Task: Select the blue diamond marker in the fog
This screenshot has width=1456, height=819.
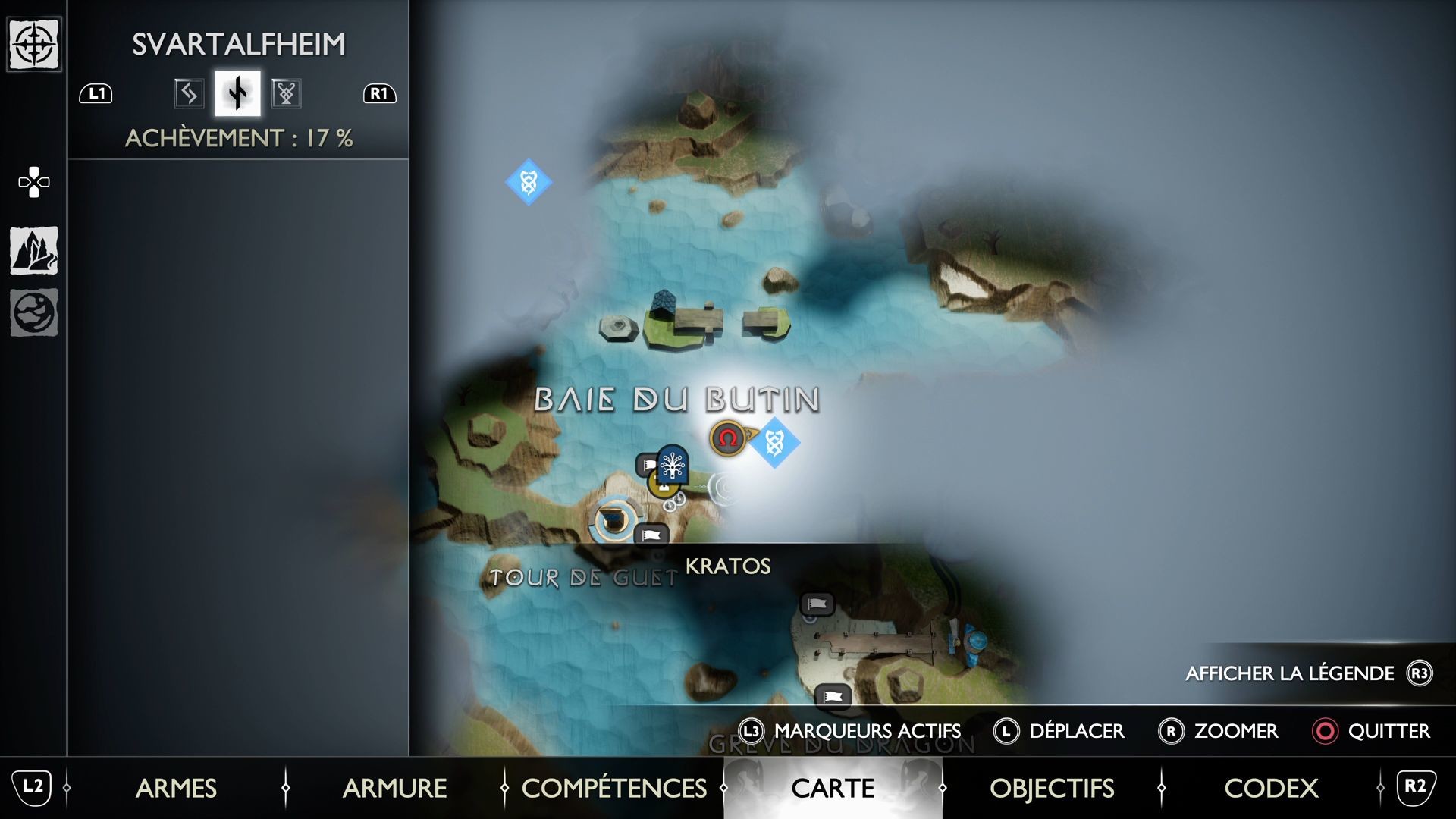Action: point(529,182)
